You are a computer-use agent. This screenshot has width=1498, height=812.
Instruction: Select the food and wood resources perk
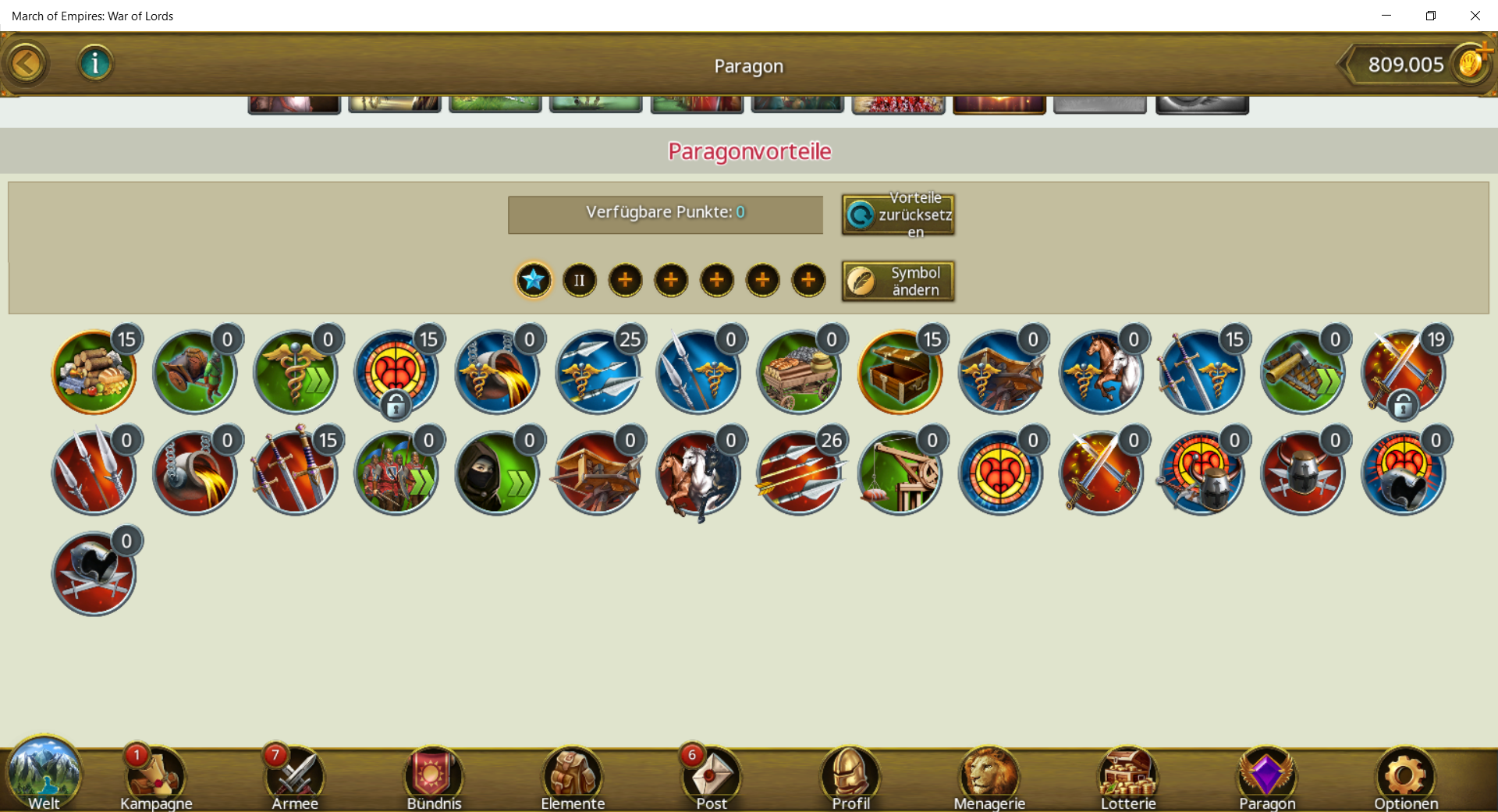94,372
